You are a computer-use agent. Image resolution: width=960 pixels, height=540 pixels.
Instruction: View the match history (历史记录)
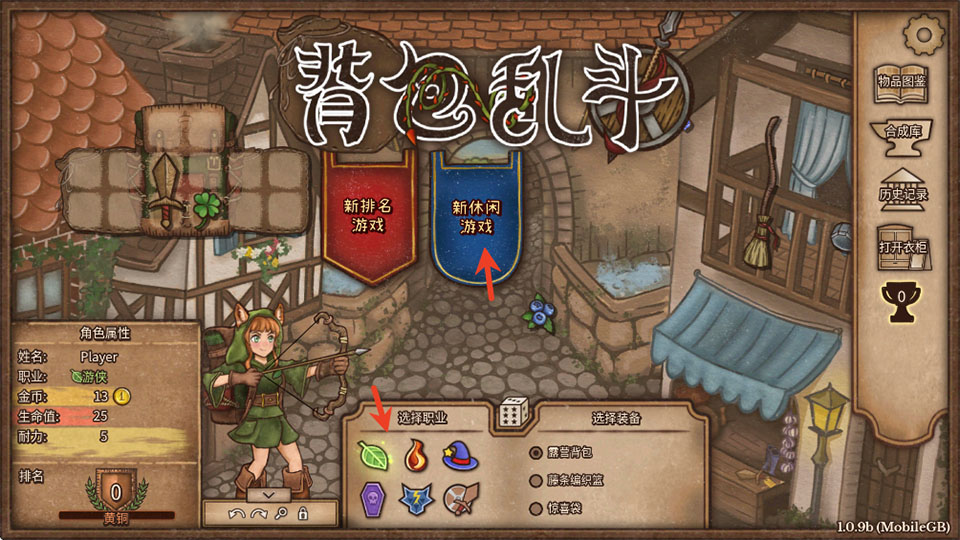point(903,189)
